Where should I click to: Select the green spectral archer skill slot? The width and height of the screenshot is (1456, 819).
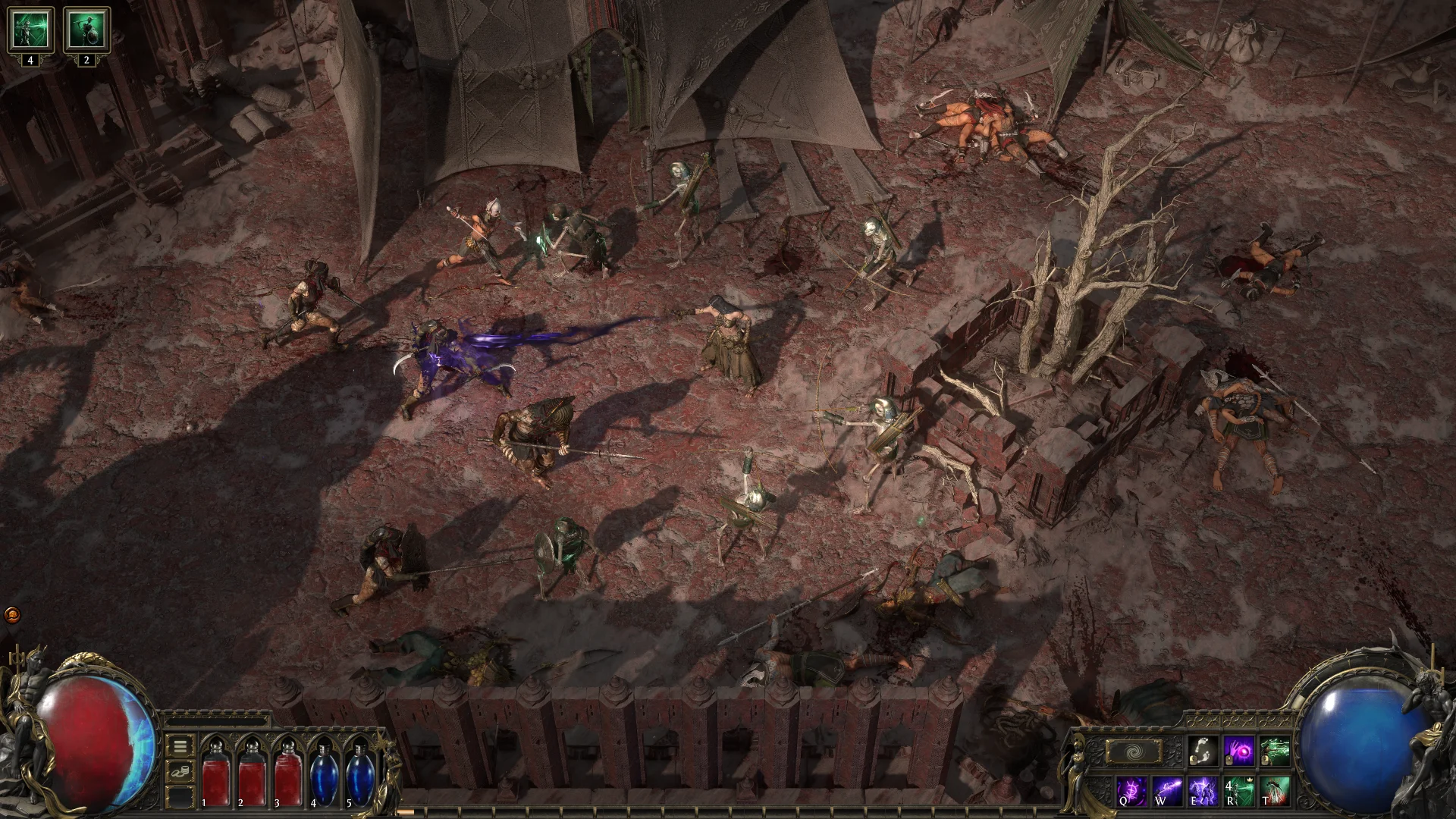(1275, 752)
